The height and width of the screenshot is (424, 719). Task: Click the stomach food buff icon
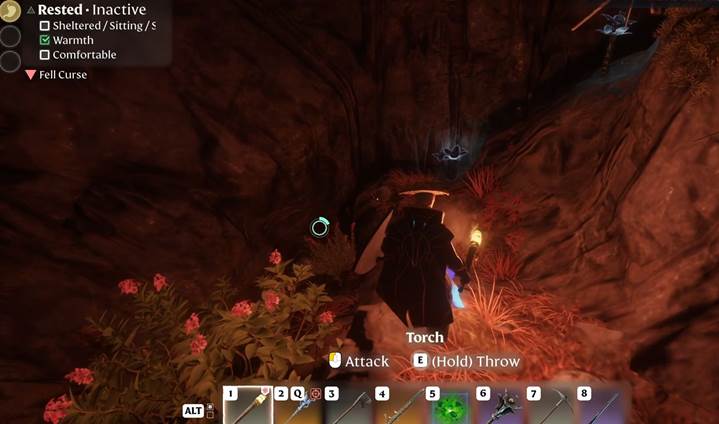coord(10,10)
